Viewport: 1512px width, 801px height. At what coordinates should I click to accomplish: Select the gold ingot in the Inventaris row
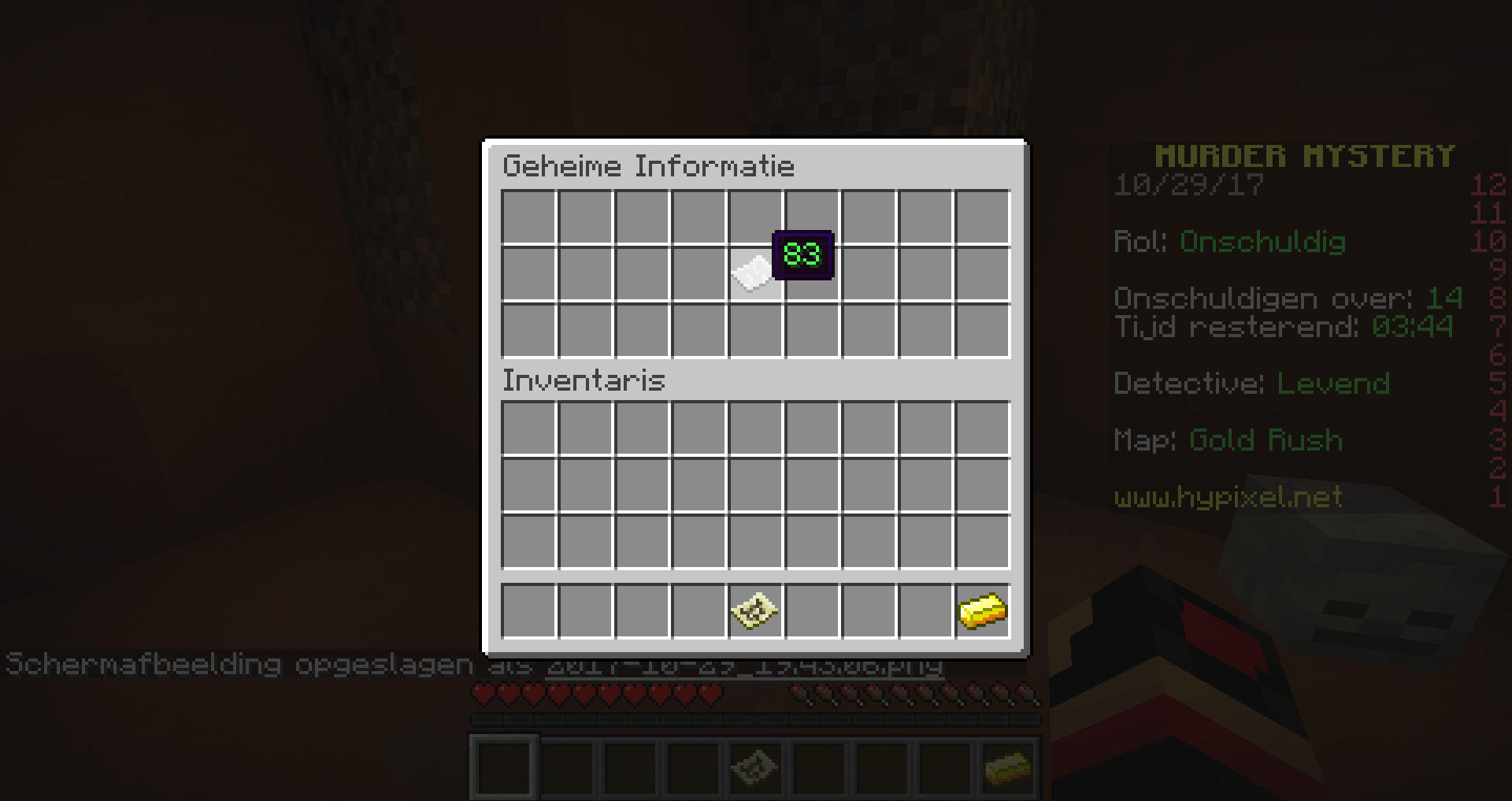(x=981, y=610)
